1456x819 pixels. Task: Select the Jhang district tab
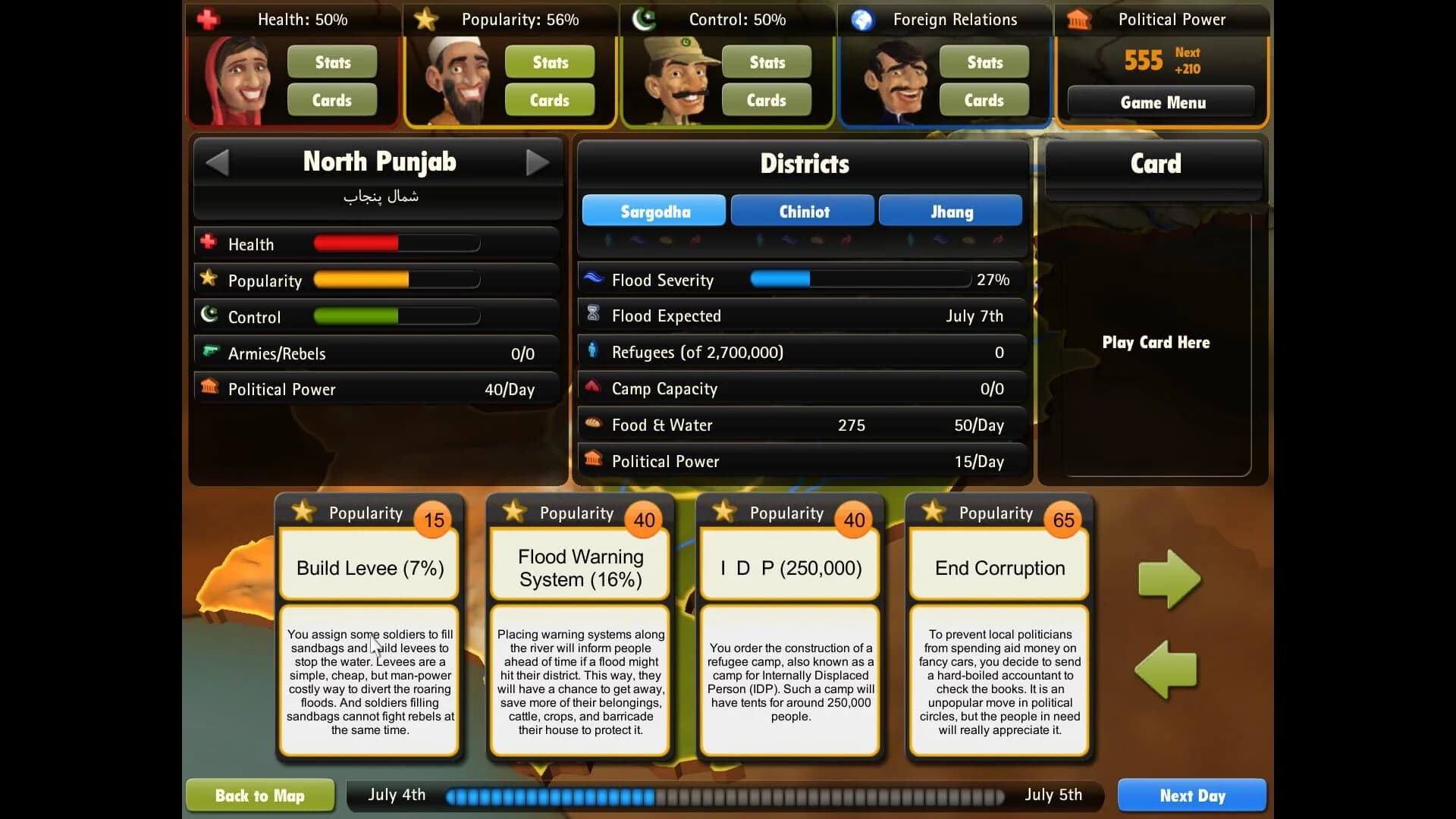pos(950,211)
